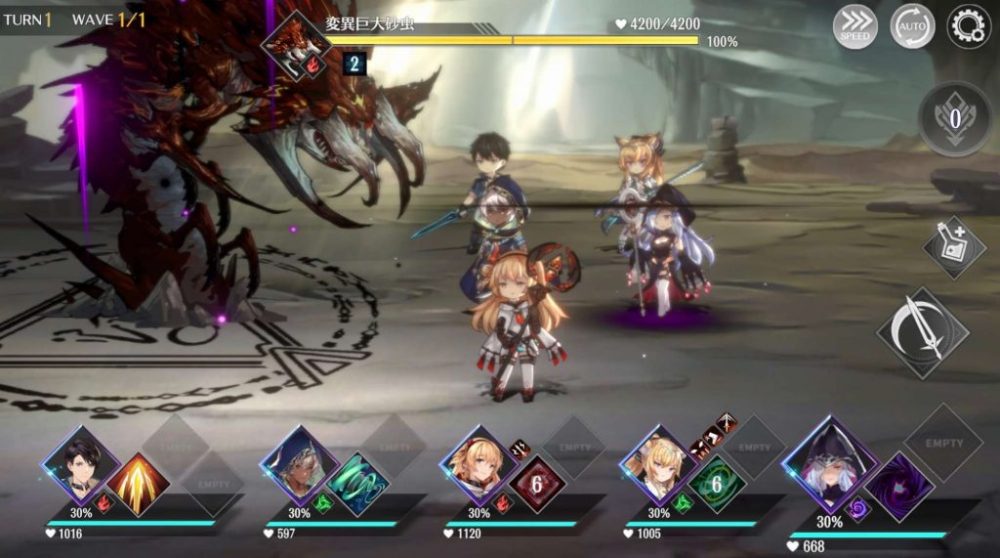Enable AUTO battle mode
1000x558 pixels.
click(912, 27)
